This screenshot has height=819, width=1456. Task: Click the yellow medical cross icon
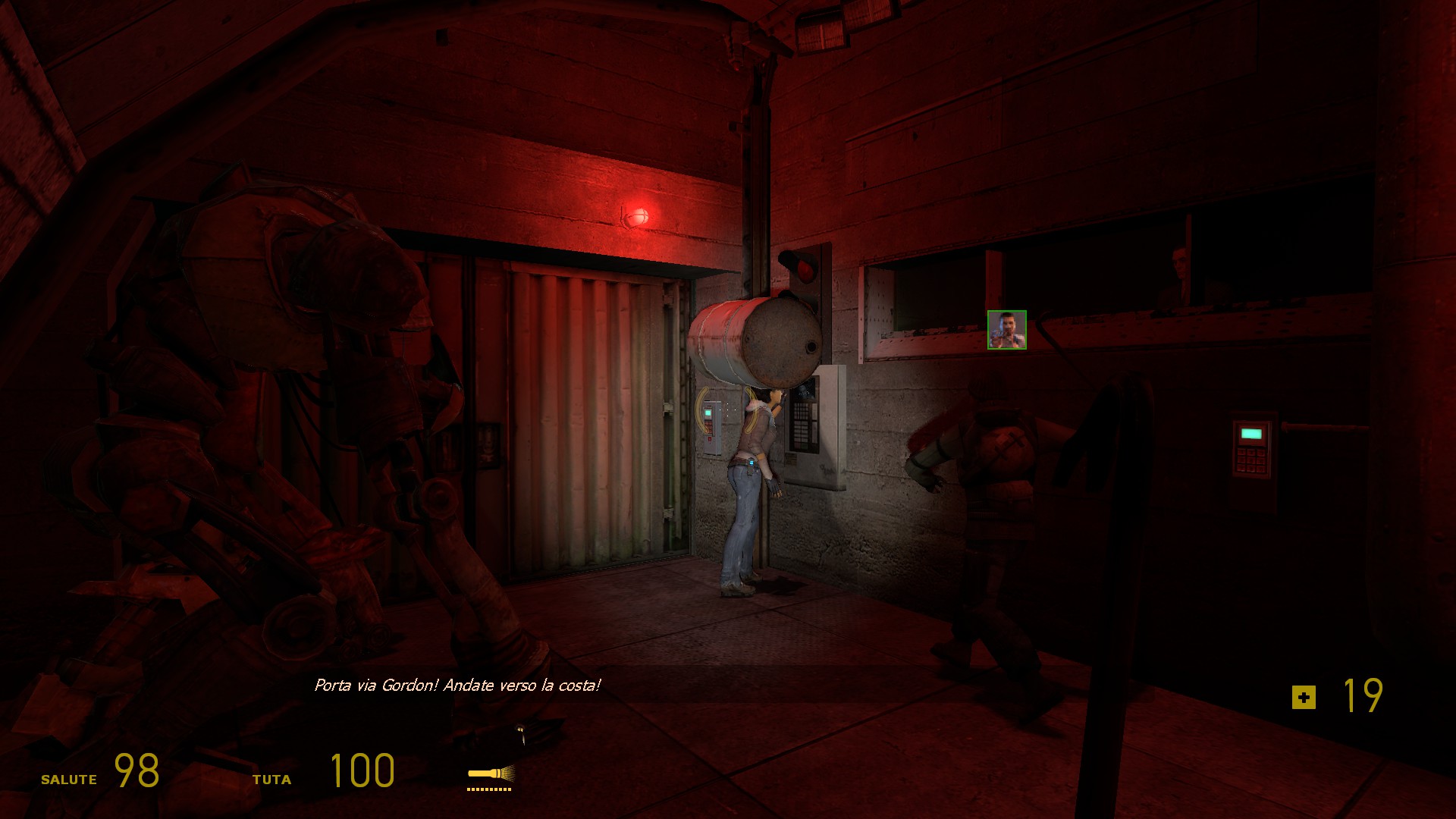click(1304, 697)
